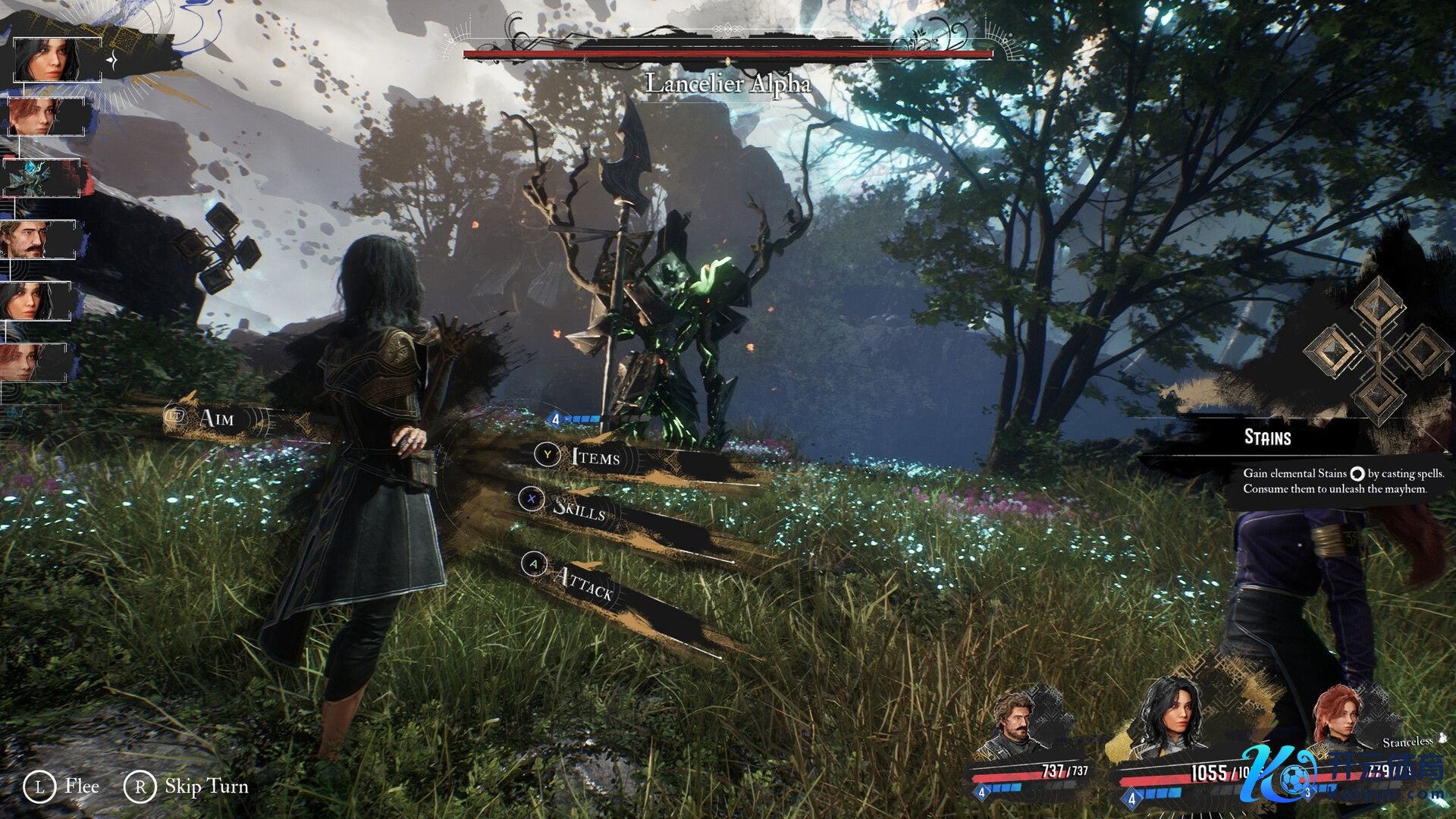The image size is (1456, 819).
Task: Click the Stains description panel
Action: point(1341,481)
